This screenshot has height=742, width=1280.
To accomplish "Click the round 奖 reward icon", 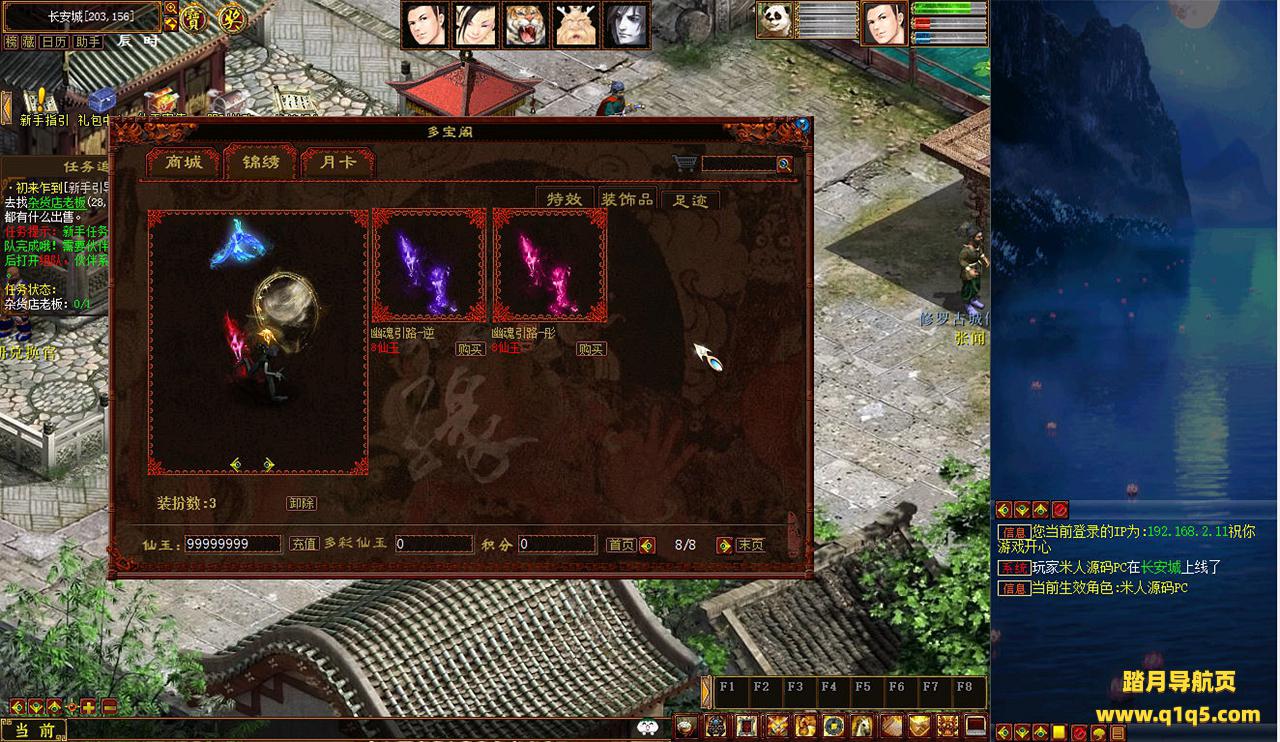I will (x=232, y=18).
